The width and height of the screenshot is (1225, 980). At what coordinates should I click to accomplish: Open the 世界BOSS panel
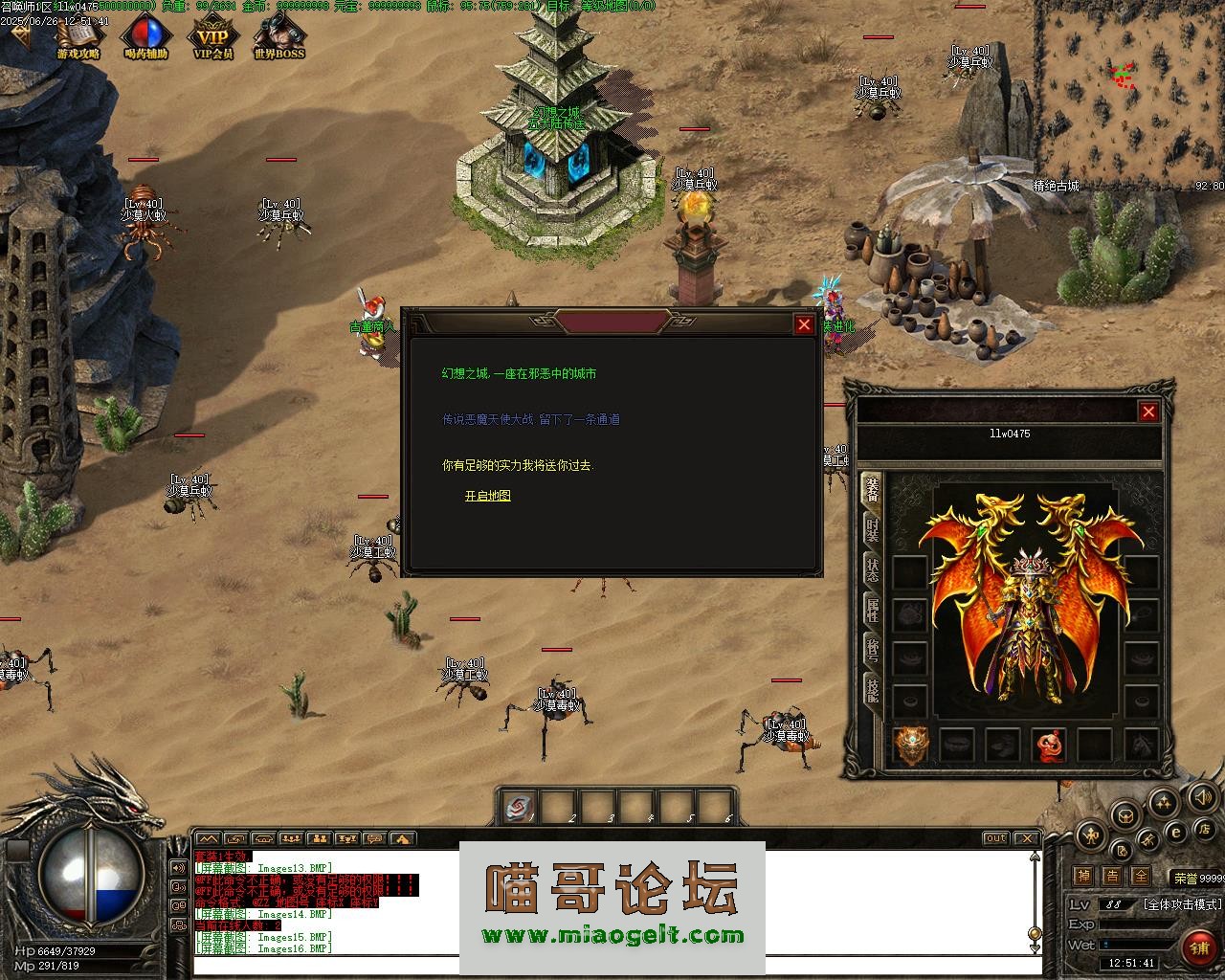[279, 38]
